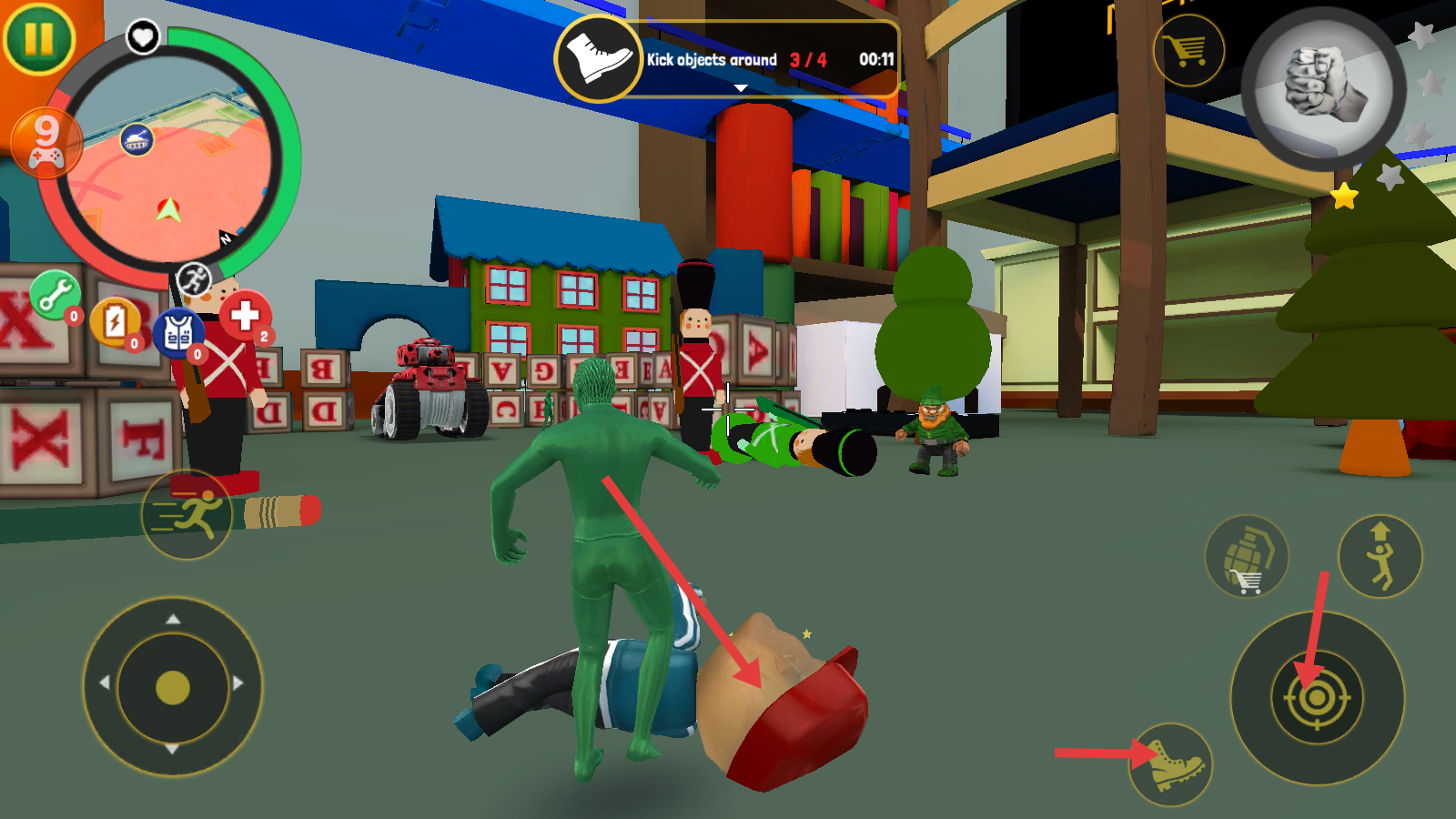The width and height of the screenshot is (1456, 819).
Task: Jump with the jumping figure button
Action: 1380,556
